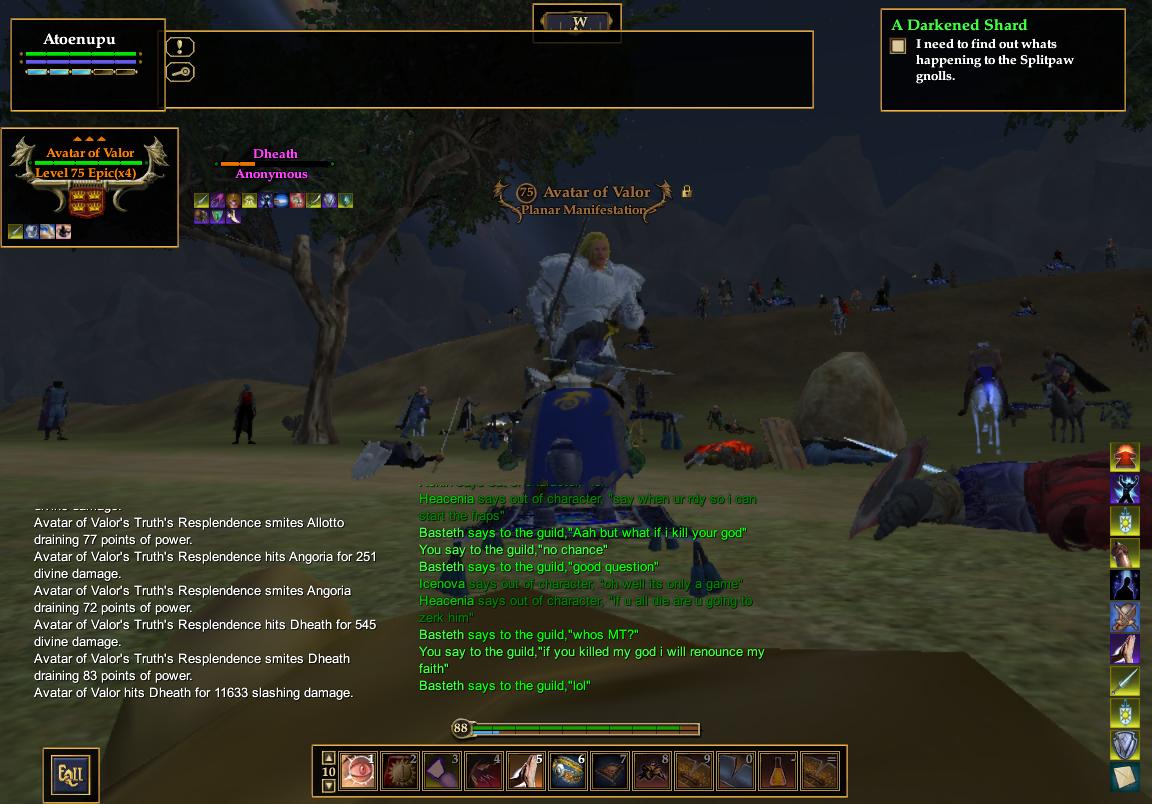Select the Avatar of Valor target frame

pyautogui.click(x=90, y=186)
